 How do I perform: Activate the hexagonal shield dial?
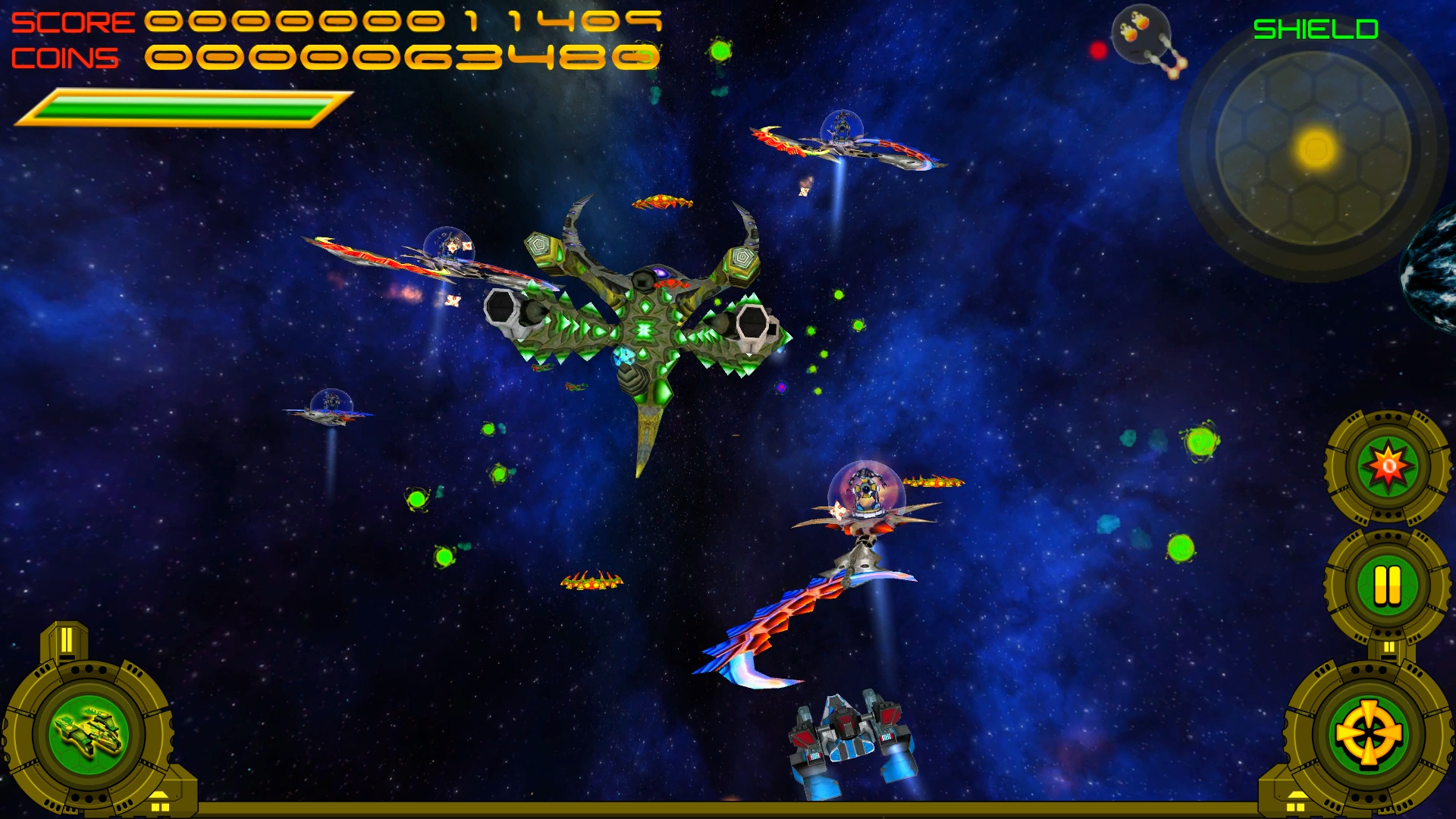click(x=1313, y=149)
